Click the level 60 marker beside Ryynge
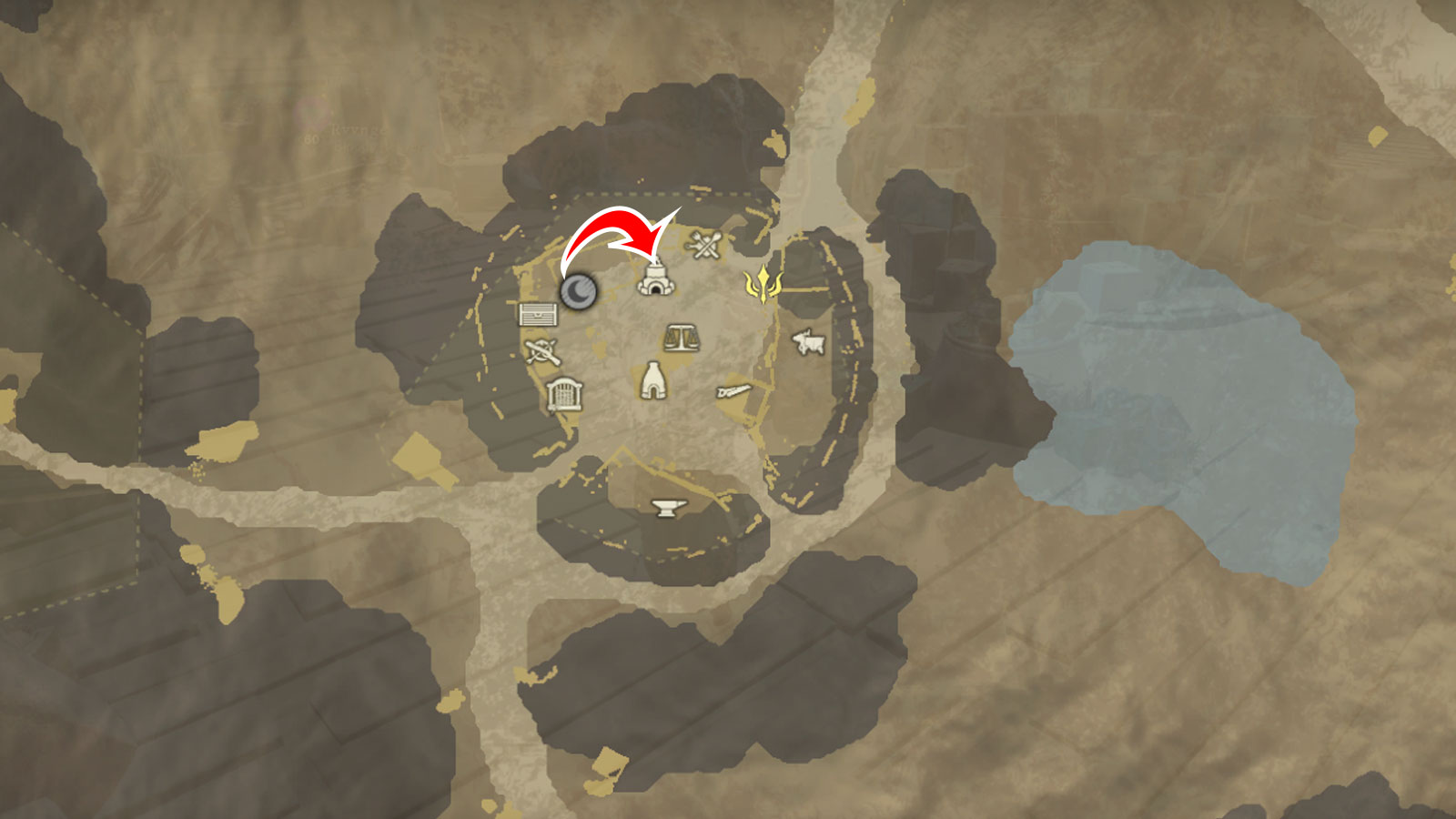 click(311, 139)
